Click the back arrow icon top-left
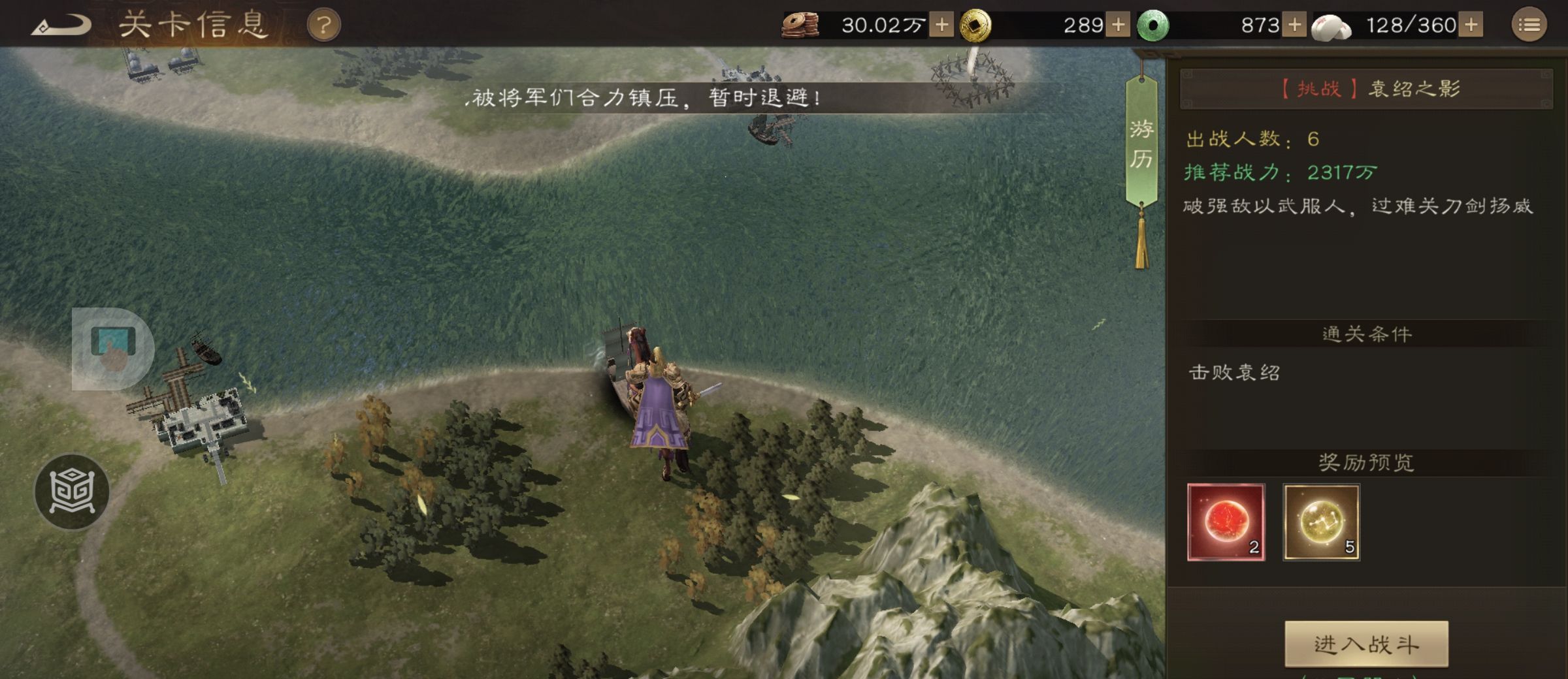 (x=62, y=22)
